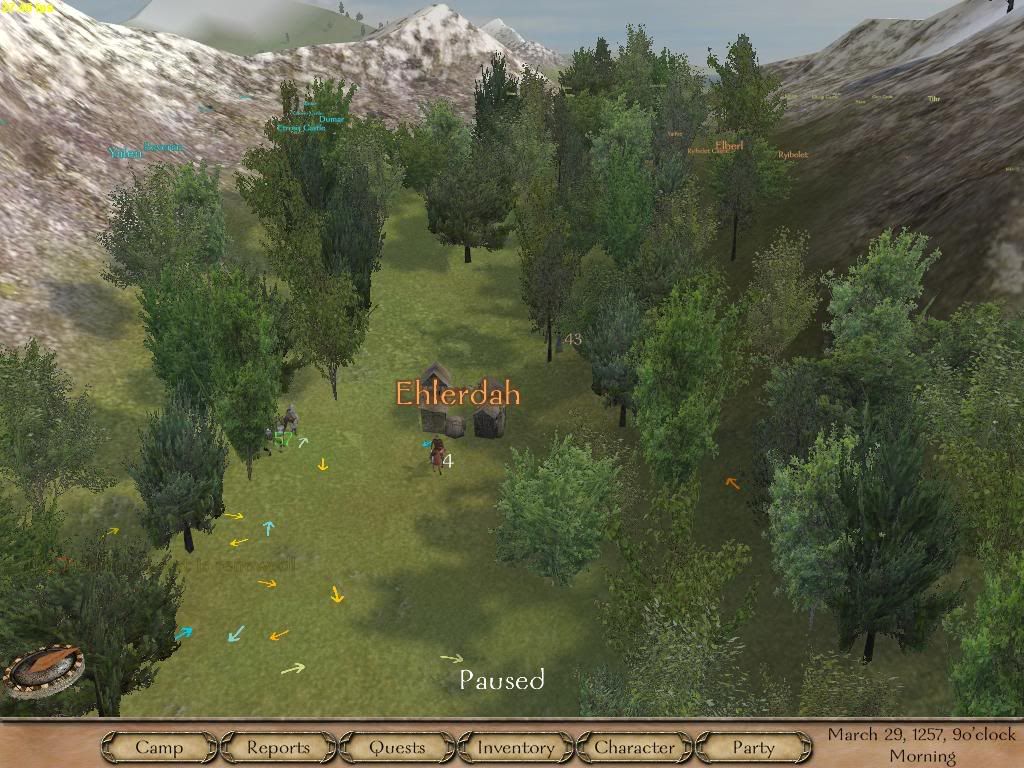
Task: Open the Reports screen
Action: pos(278,747)
